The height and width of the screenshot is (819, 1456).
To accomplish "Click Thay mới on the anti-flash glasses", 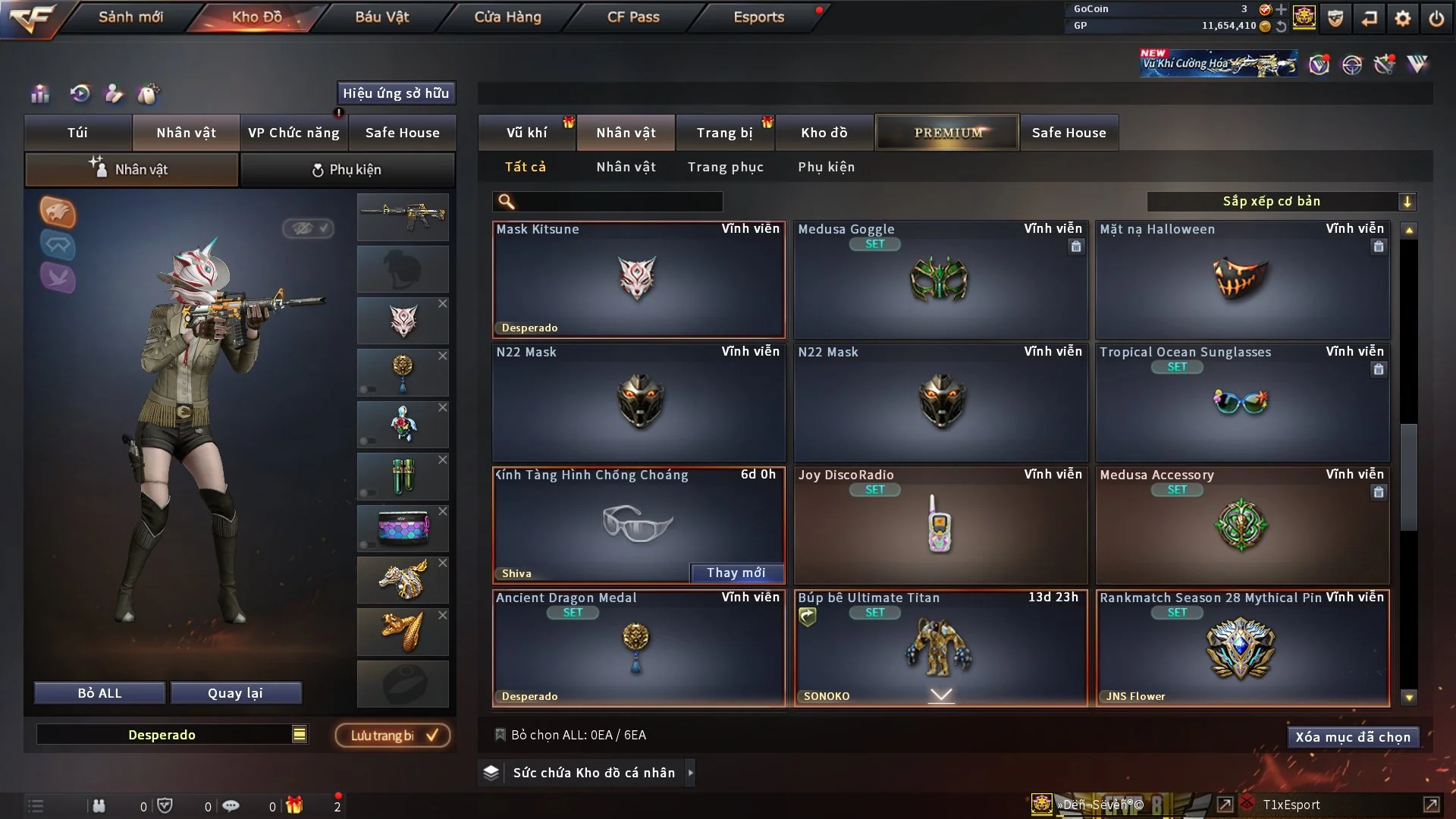I will (736, 573).
